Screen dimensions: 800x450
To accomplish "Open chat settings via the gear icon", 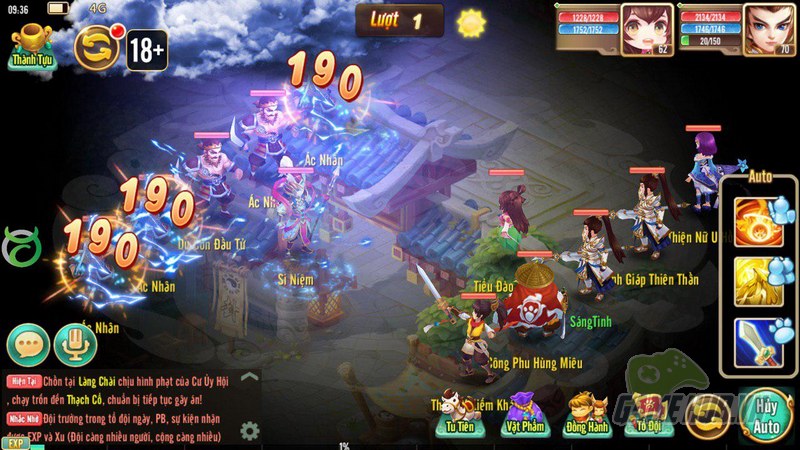I will [249, 431].
